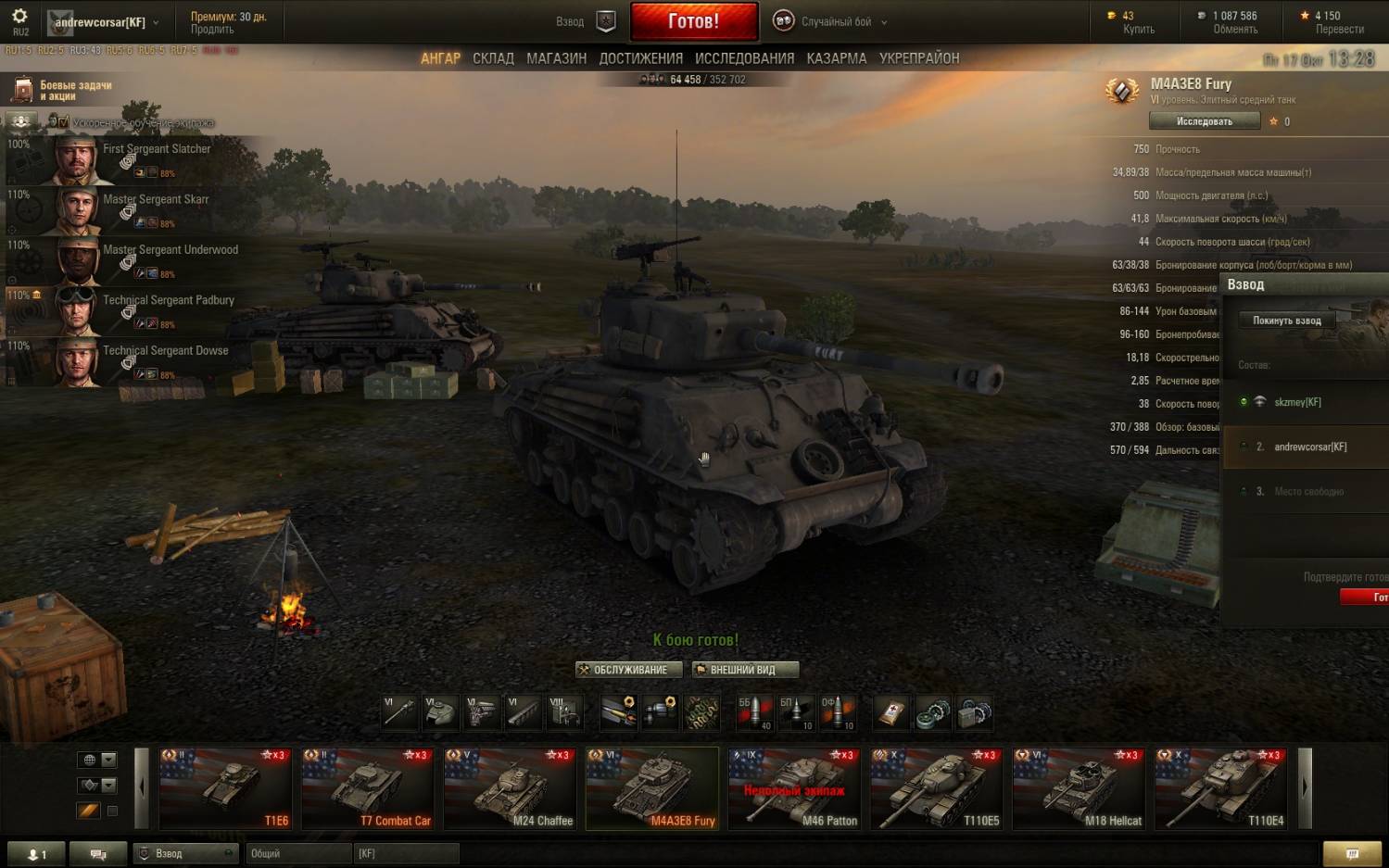Switch to the КАЗАРМА tab
Viewport: 1389px width, 868px height.
tap(836, 58)
